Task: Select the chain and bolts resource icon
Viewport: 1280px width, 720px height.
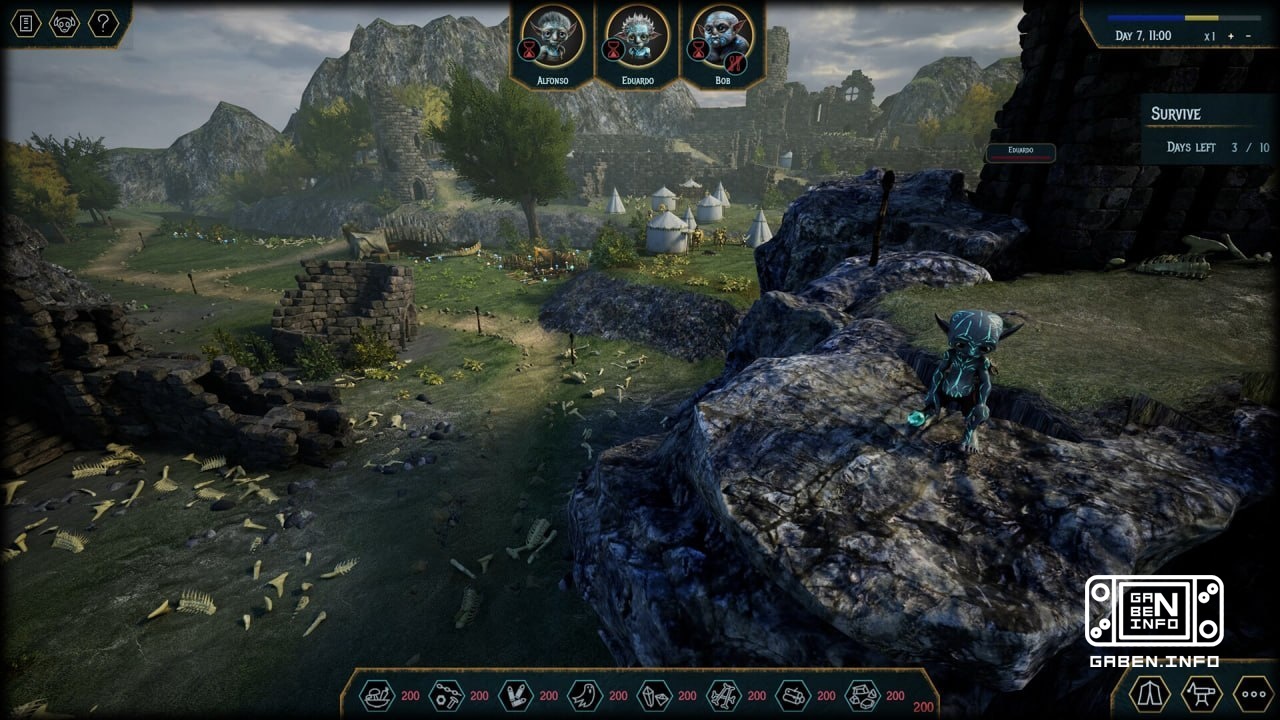Action: point(446,695)
